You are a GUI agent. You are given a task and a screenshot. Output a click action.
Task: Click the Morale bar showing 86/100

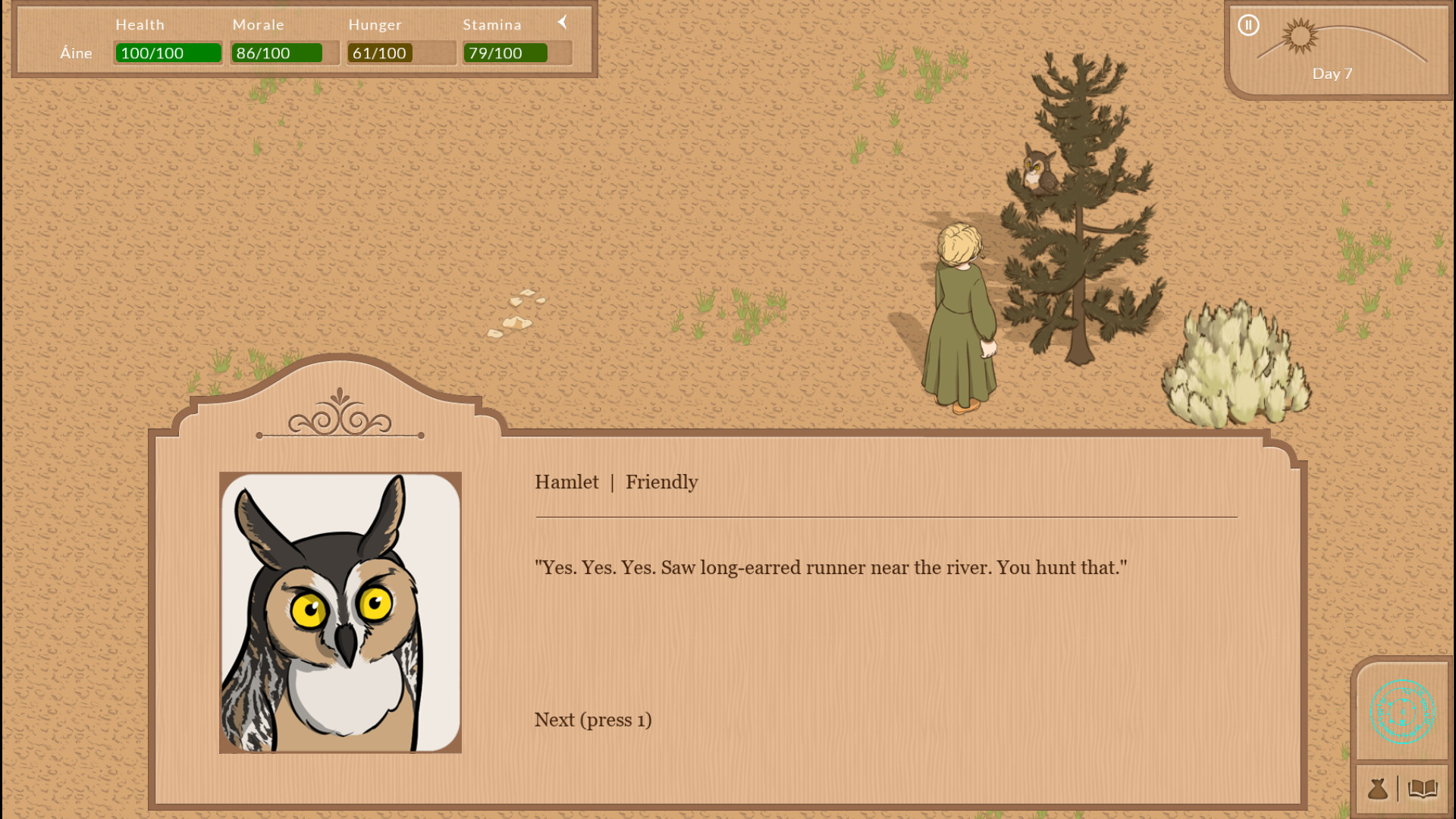(x=278, y=53)
